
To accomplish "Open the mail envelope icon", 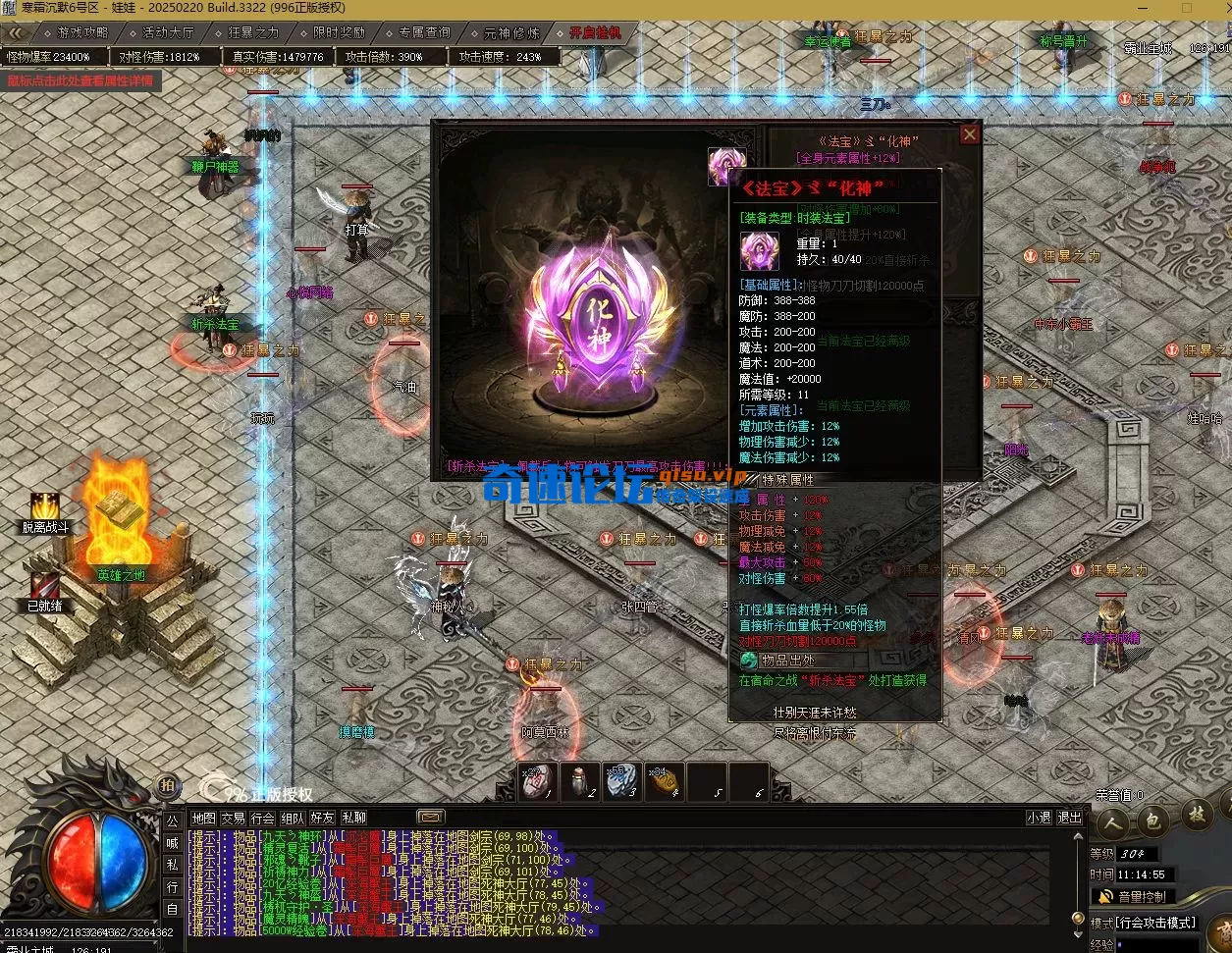I will (x=430, y=817).
